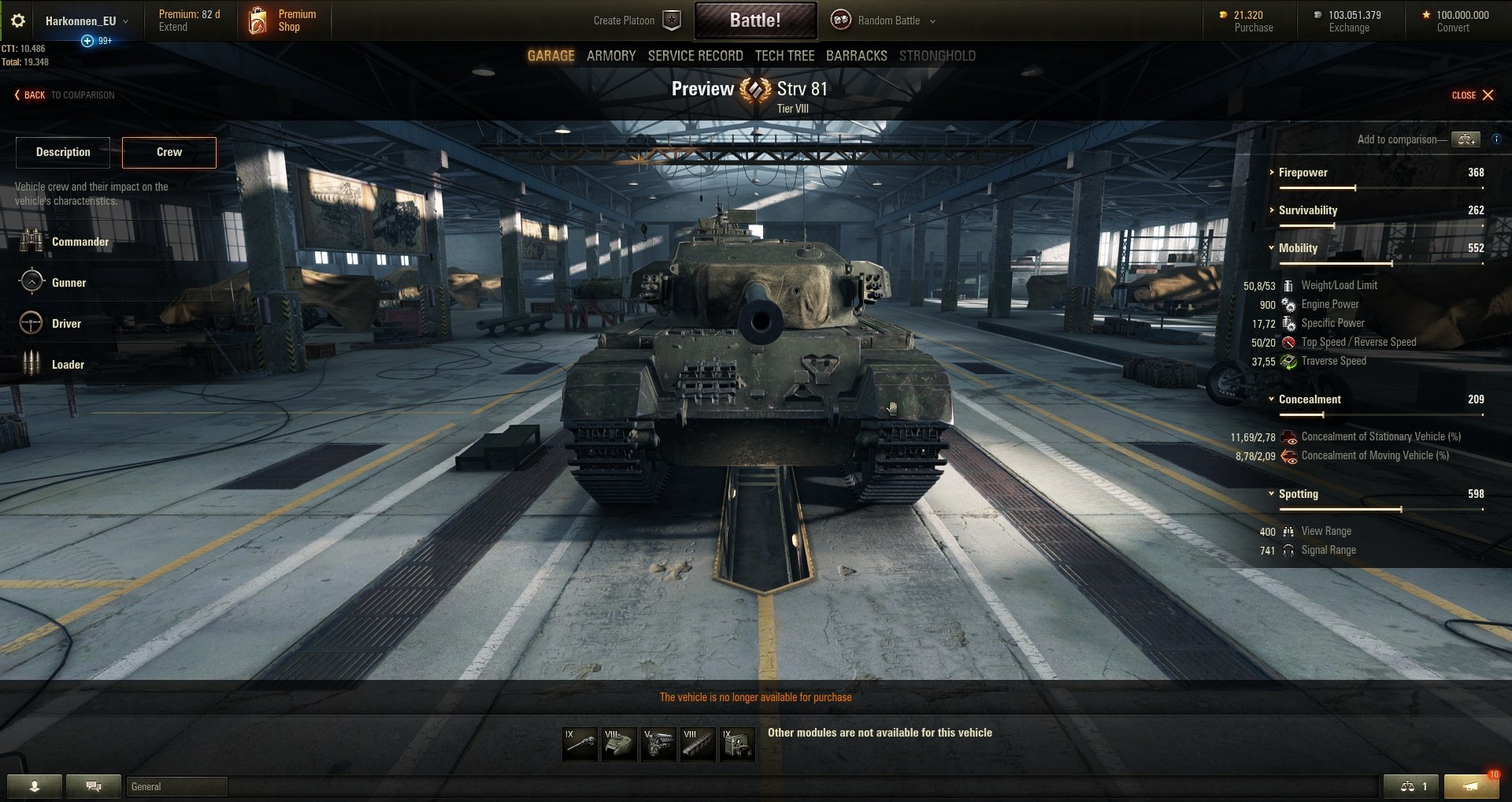Select the Commander crew member
This screenshot has height=802, width=1512.
[x=80, y=242]
